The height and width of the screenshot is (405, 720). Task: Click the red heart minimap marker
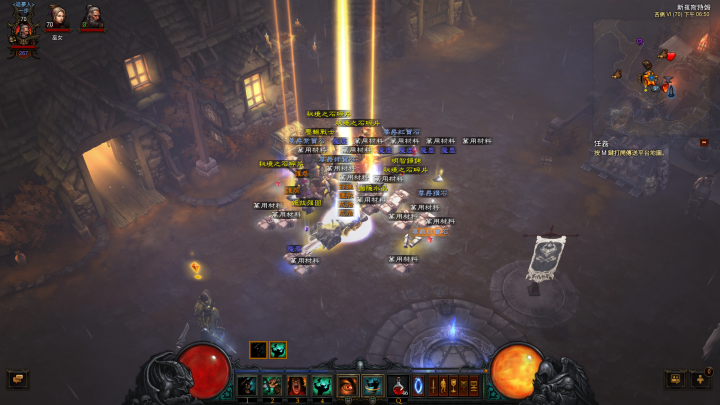671,55
